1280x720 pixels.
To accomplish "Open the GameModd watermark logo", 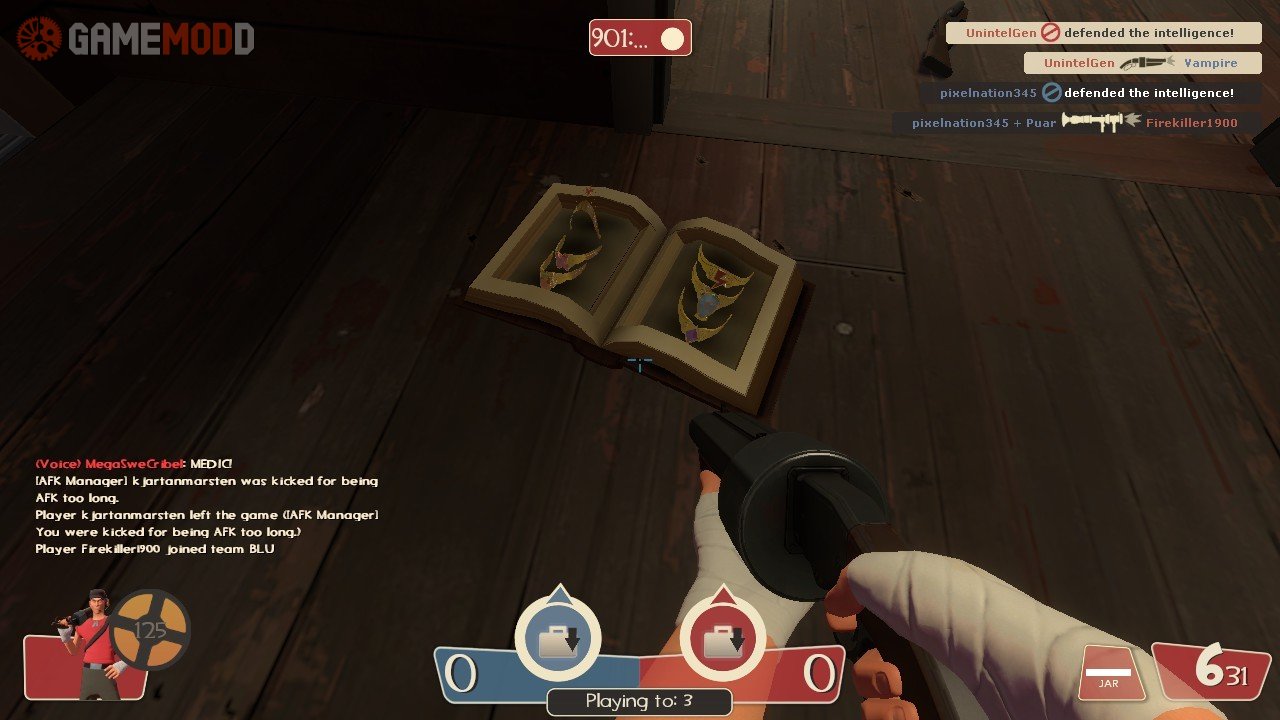I will 134,39.
